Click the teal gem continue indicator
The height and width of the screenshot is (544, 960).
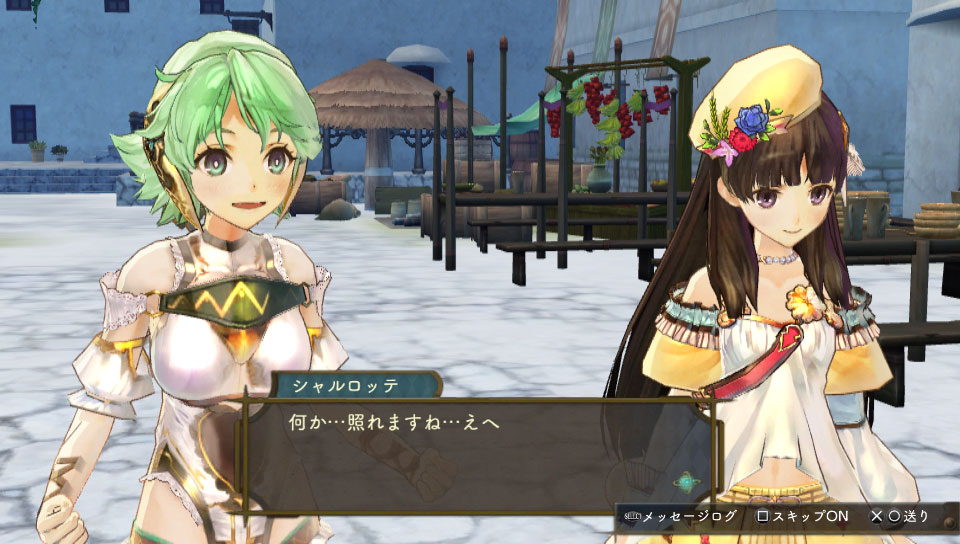685,483
